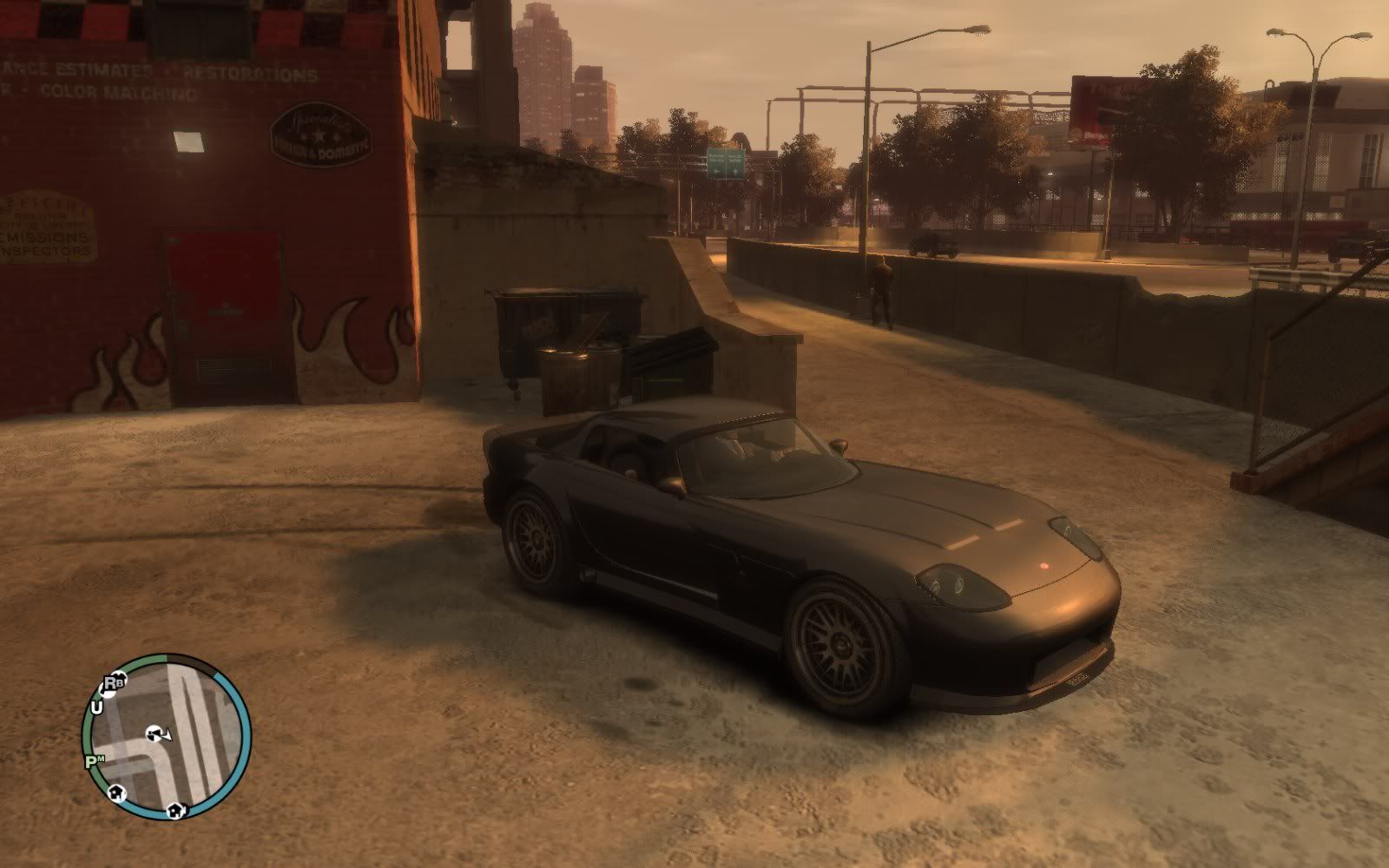Click the U mission marker on the minimap
Screen dimensions: 1389x868
[97, 707]
